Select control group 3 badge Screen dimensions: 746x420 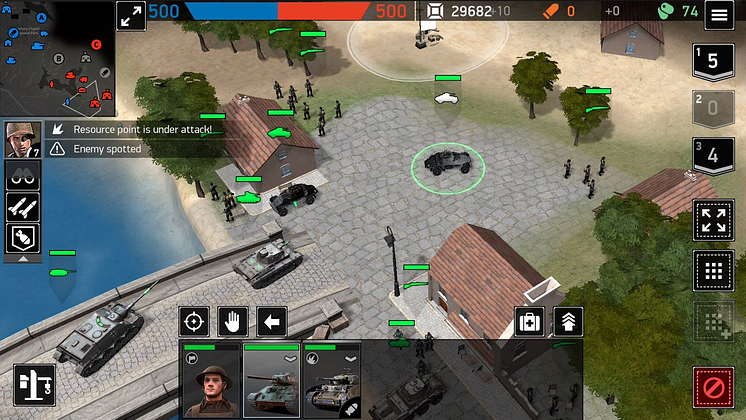[x=712, y=156]
